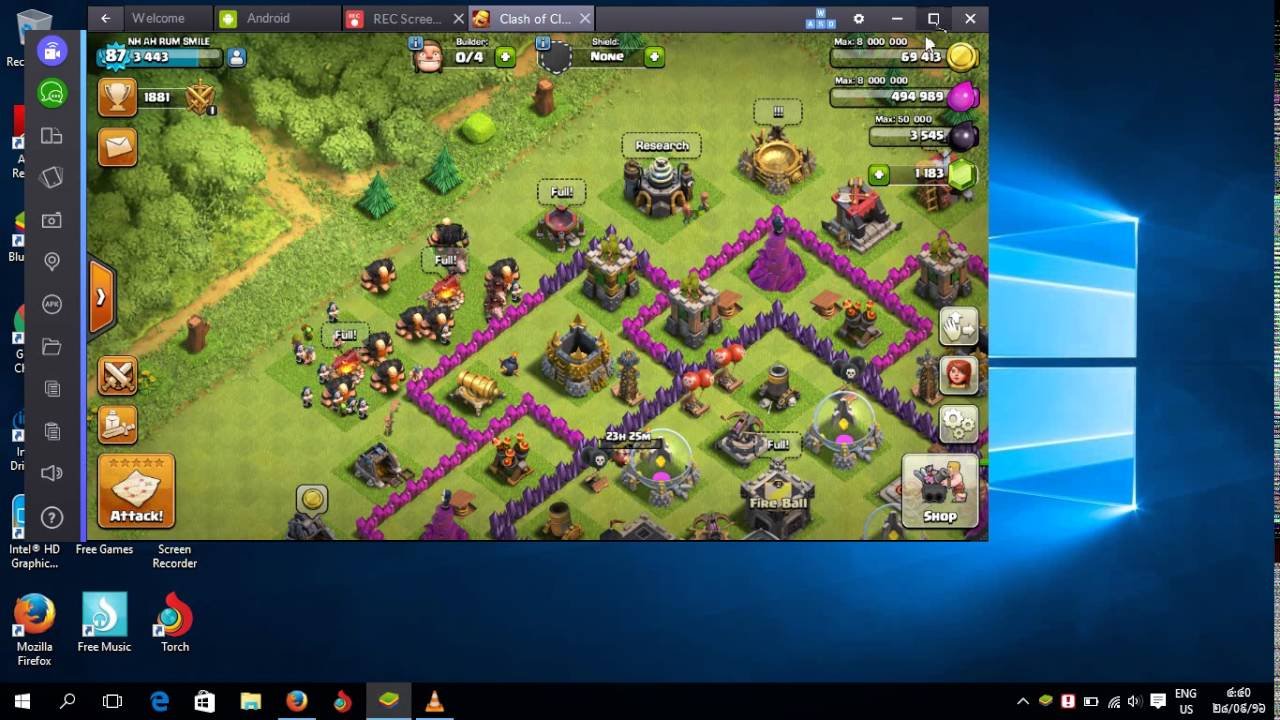Open the Clash of Clans settings gears
1280x720 pixels.
[x=958, y=424]
